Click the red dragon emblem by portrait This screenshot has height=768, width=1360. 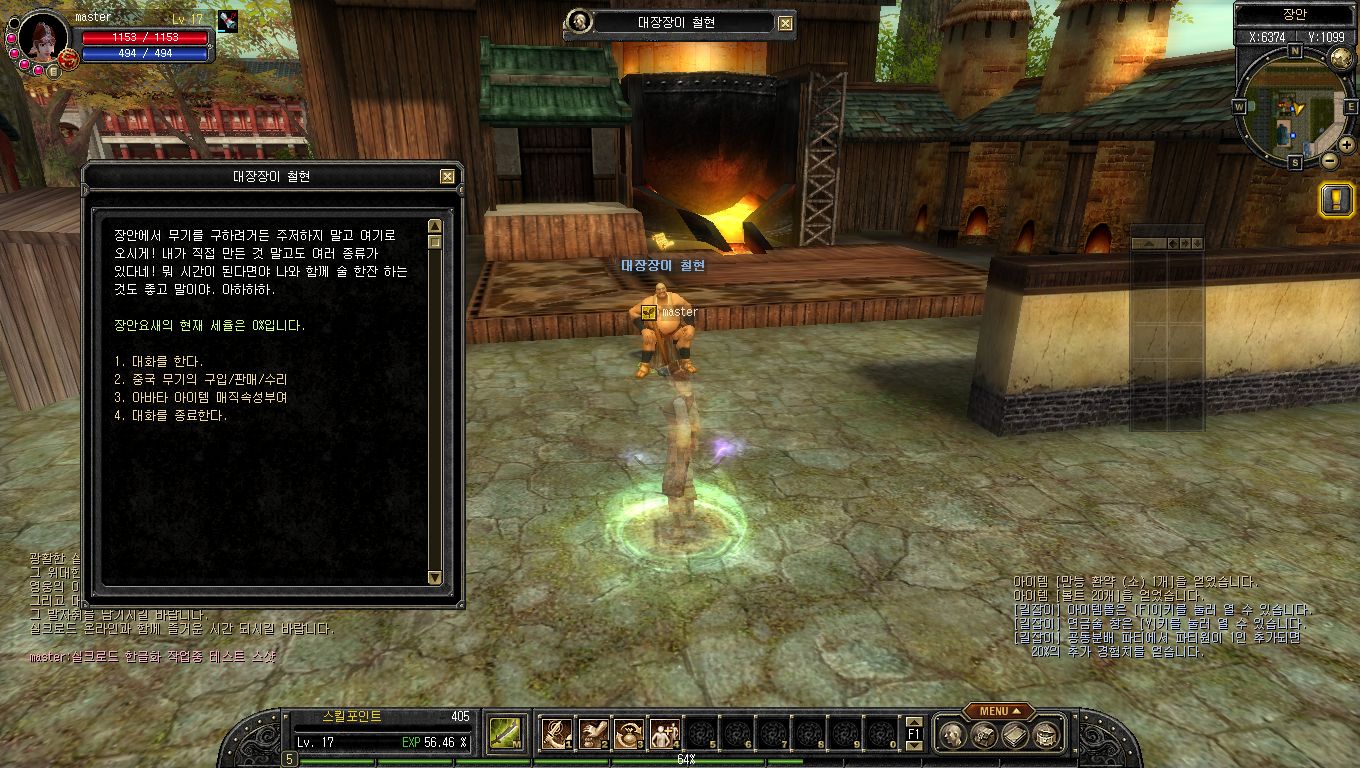(68, 58)
